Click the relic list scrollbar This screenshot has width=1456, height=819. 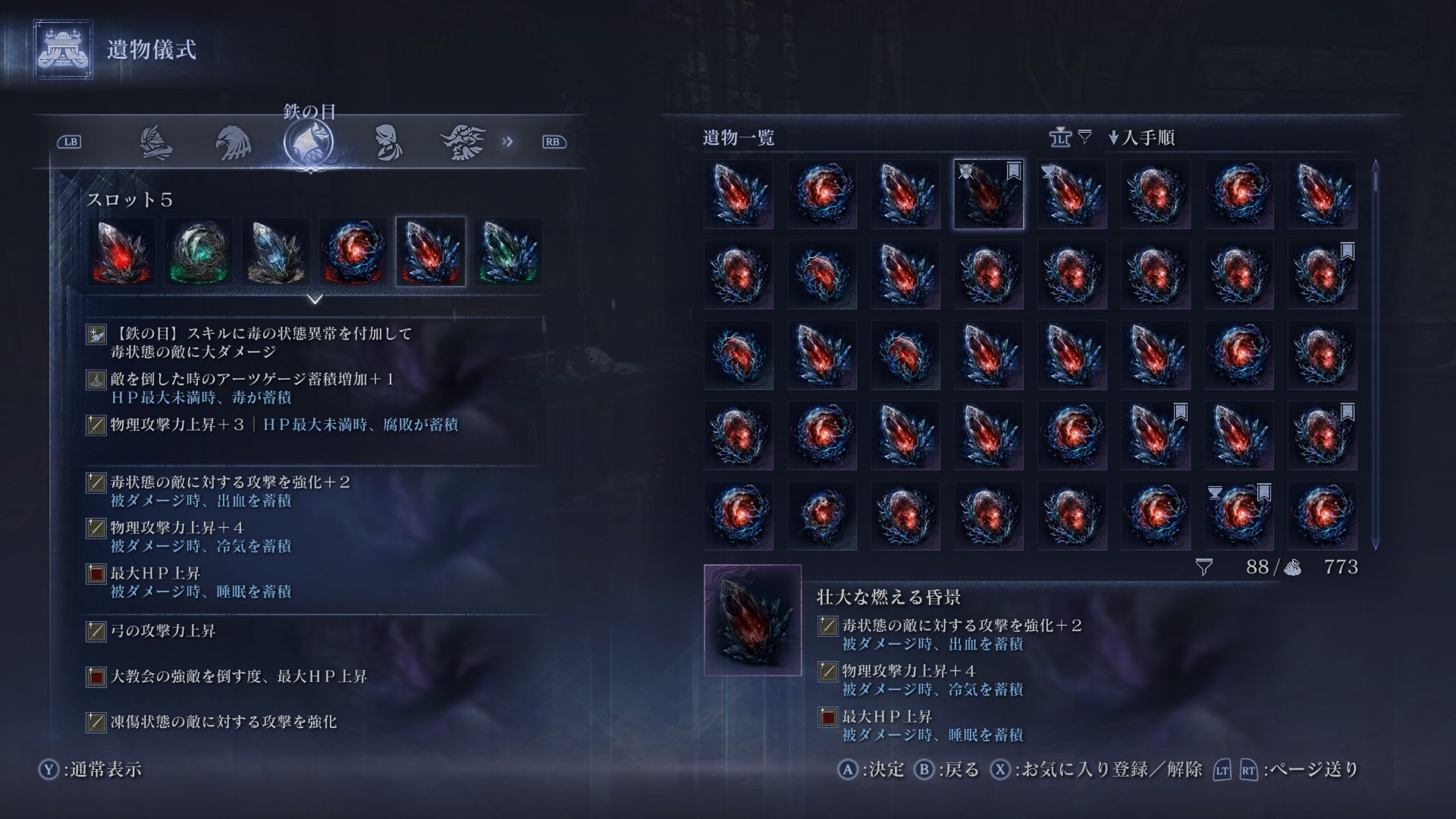[1376, 353]
